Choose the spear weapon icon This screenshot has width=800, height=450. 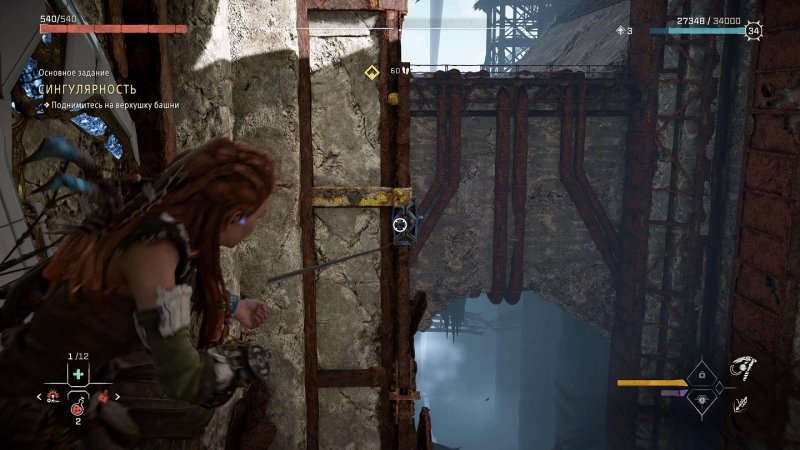click(742, 369)
